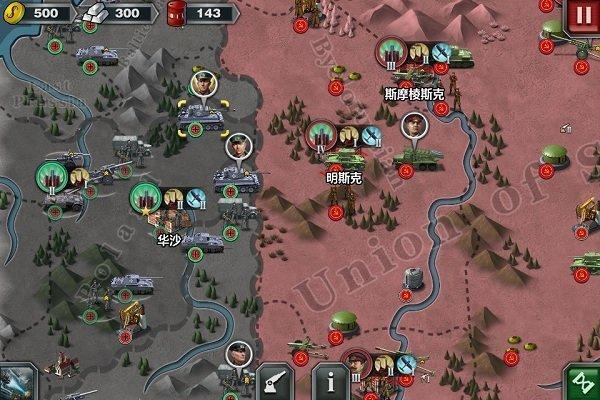Screen dimensions: 600x400
Task: Select the Warsaw (华沙) city marker
Action: coord(146,199)
